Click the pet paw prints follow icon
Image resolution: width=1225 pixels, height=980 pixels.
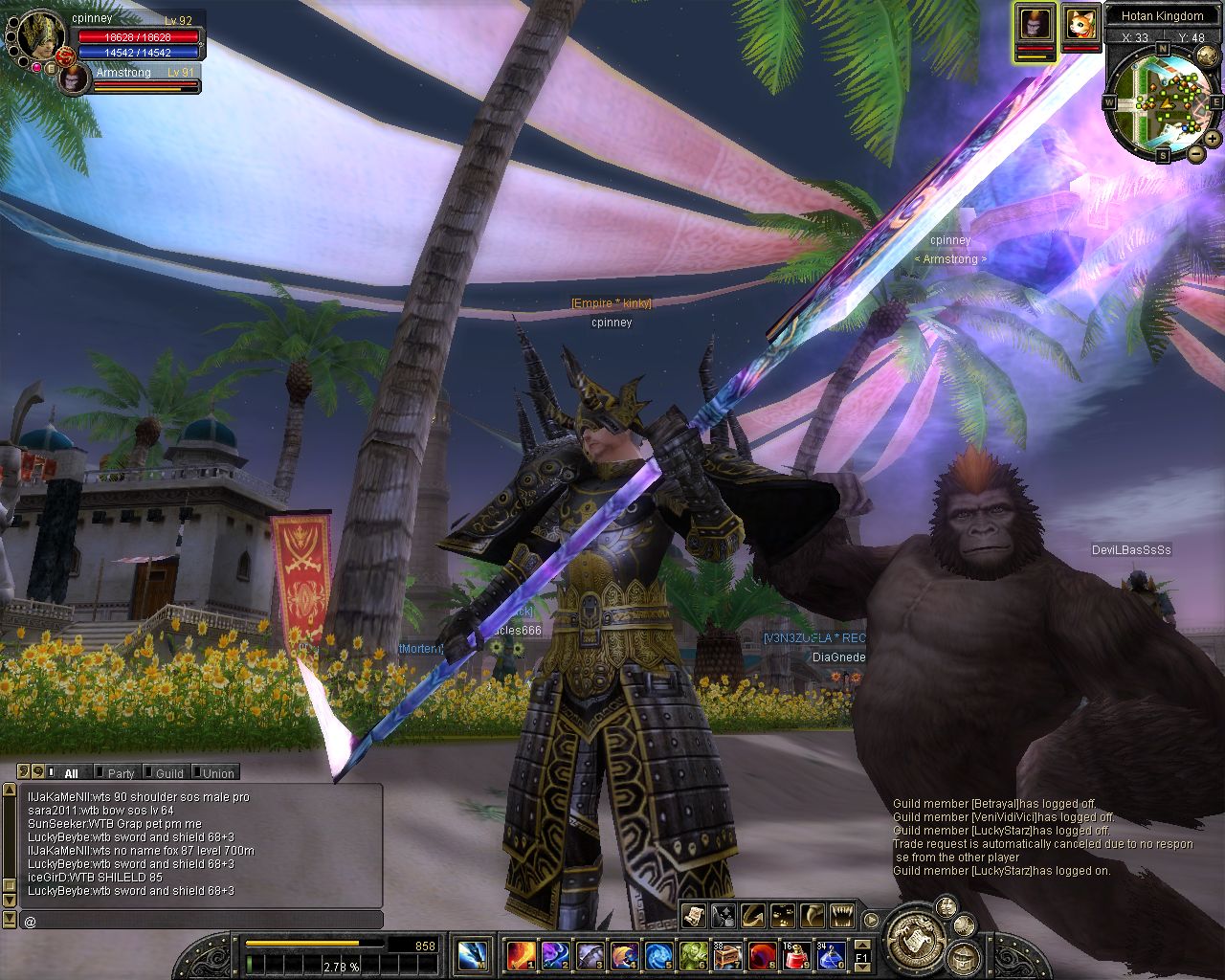tap(783, 916)
